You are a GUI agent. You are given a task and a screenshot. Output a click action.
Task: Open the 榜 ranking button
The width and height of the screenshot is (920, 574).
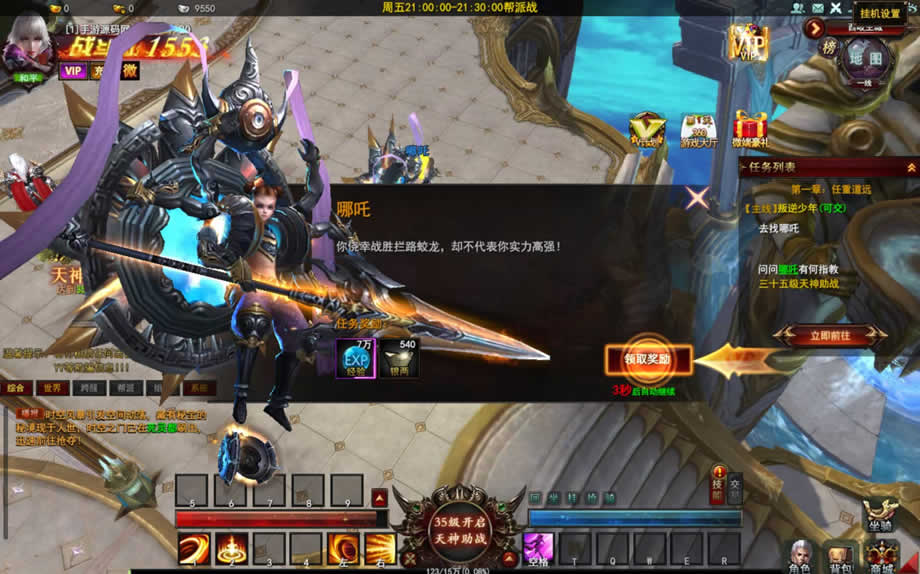click(x=829, y=47)
